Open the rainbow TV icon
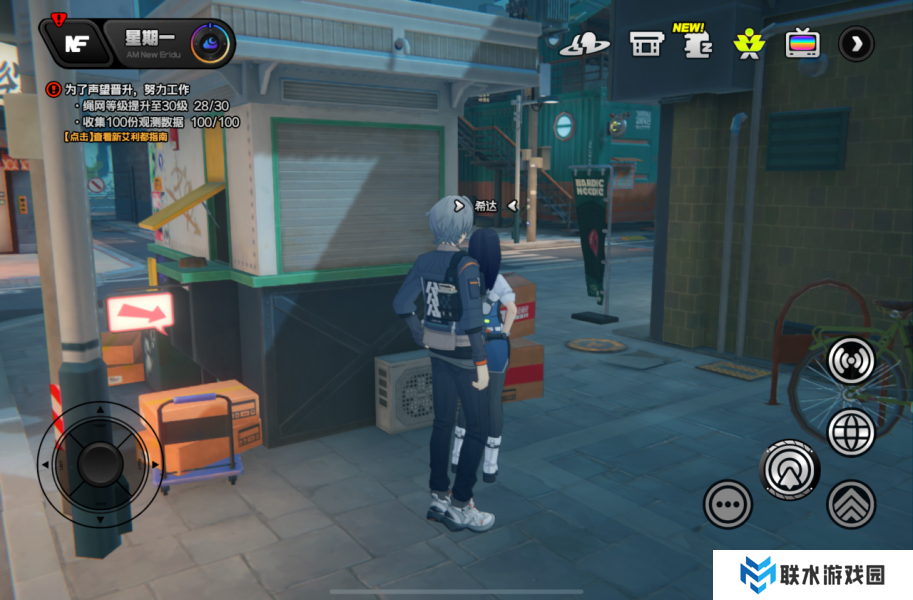 [x=802, y=44]
